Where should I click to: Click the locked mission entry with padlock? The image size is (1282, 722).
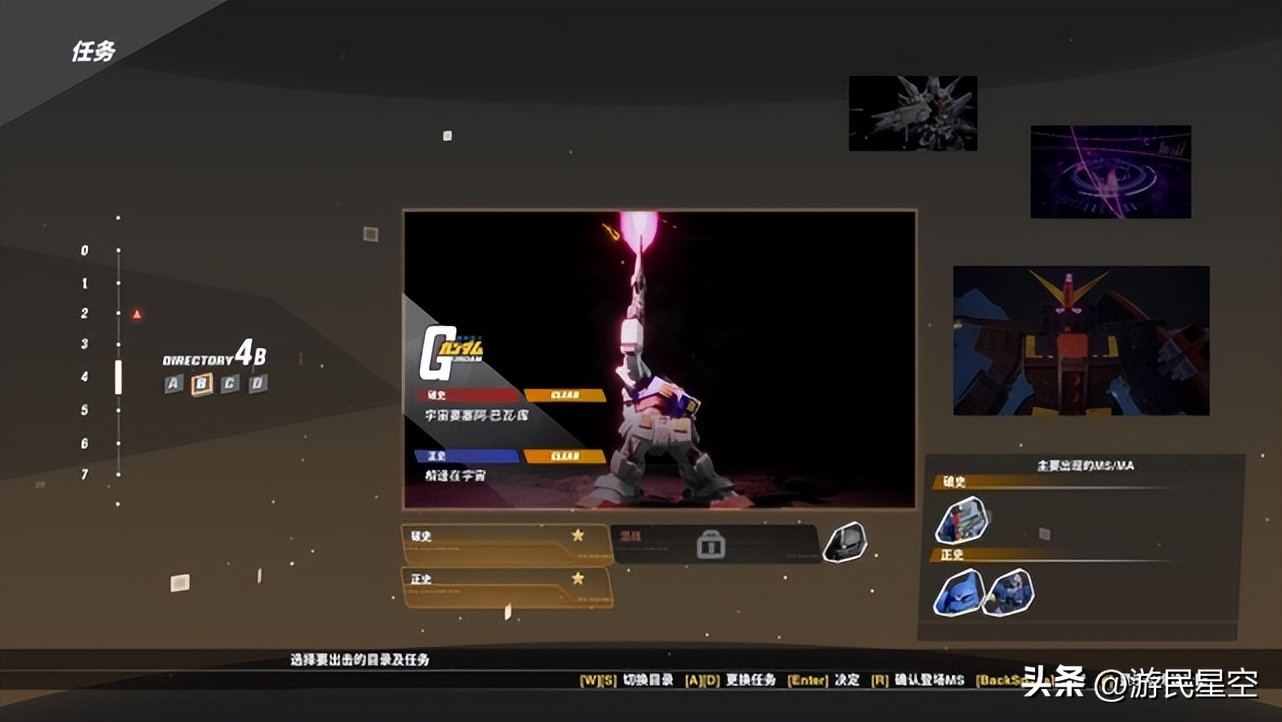(713, 544)
